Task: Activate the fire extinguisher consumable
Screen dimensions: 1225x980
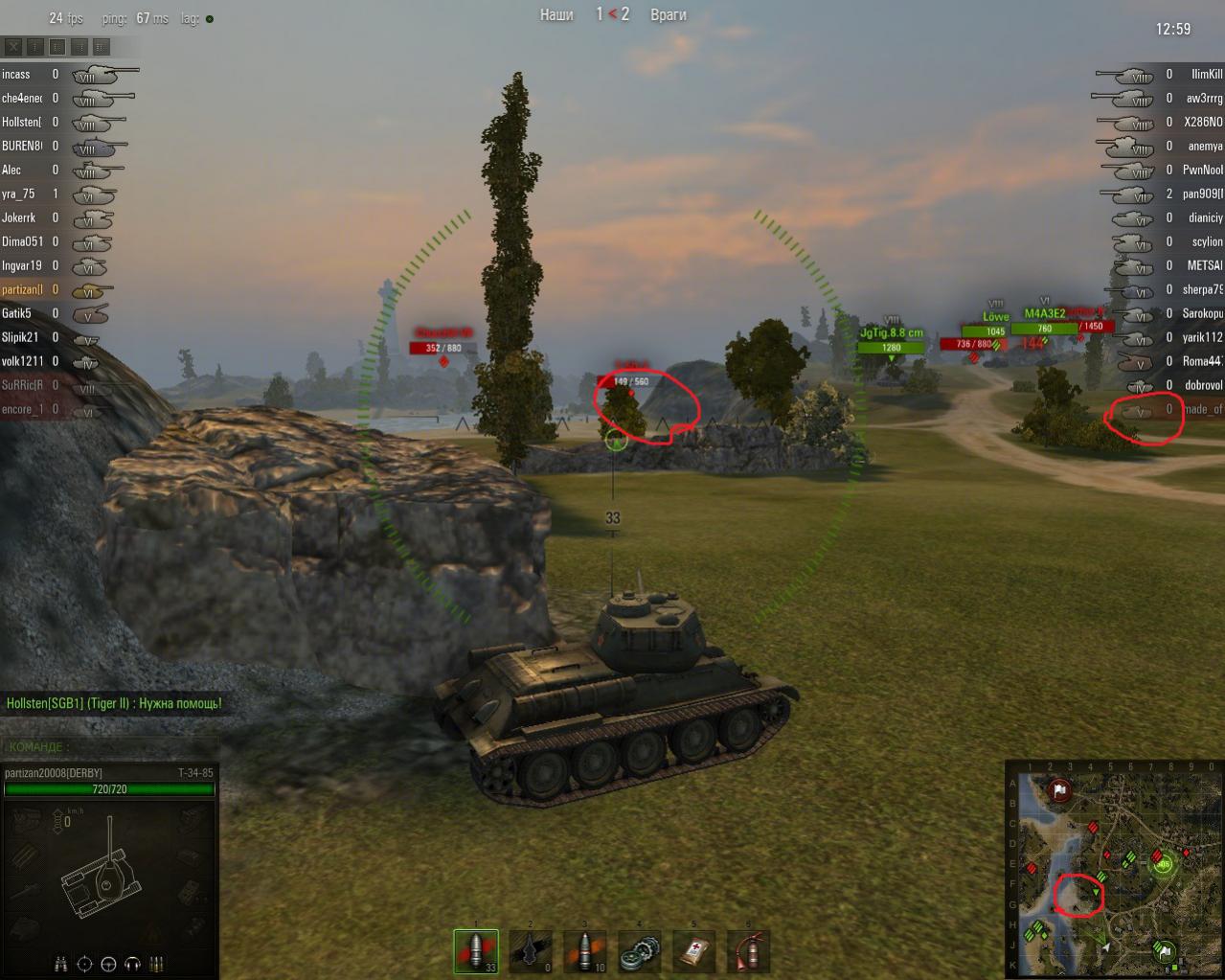Action: tap(749, 951)
